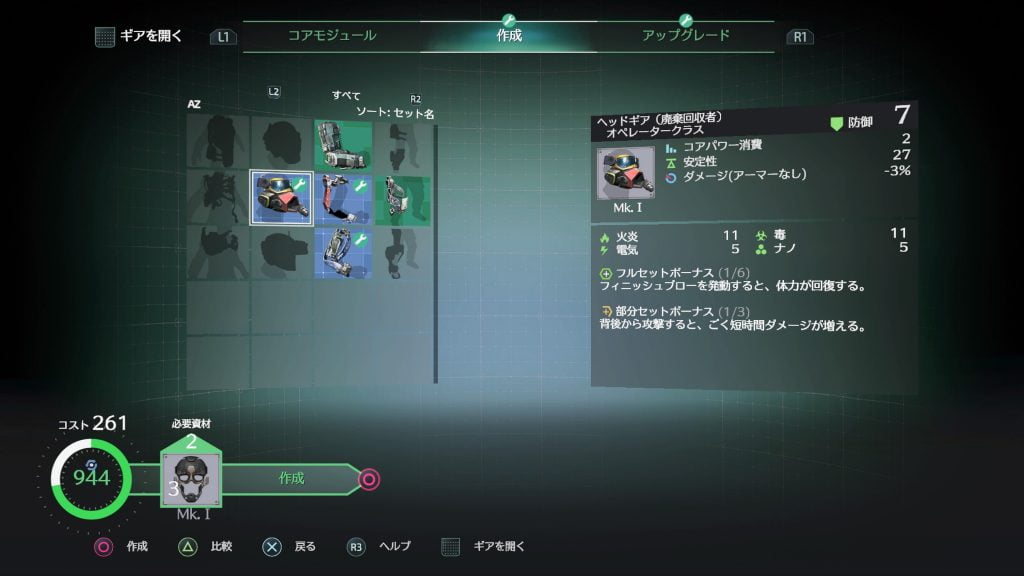
Task: Choose the green arm gear in top row
Action: 343,145
